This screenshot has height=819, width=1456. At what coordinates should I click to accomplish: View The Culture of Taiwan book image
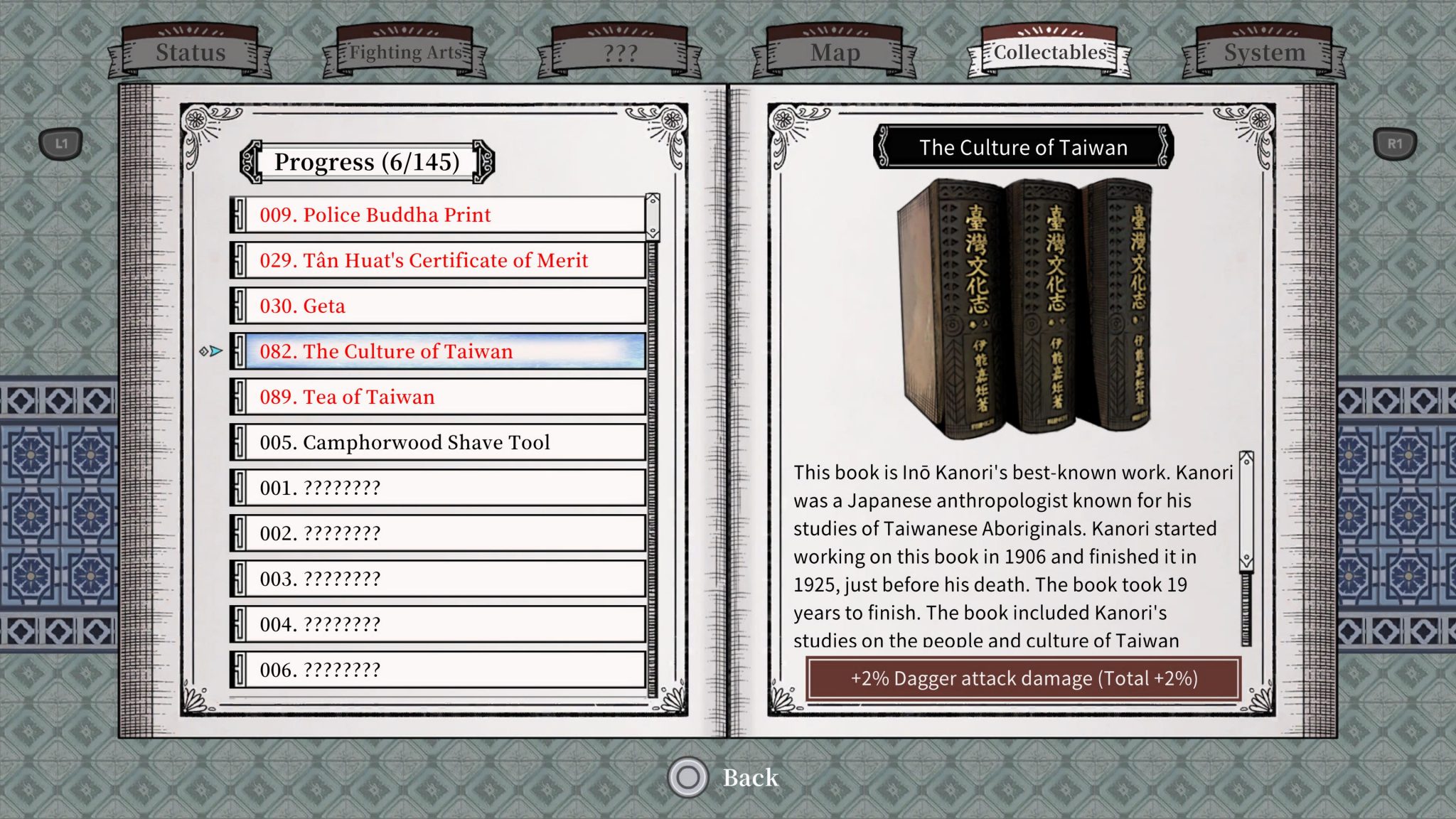tap(1024, 306)
